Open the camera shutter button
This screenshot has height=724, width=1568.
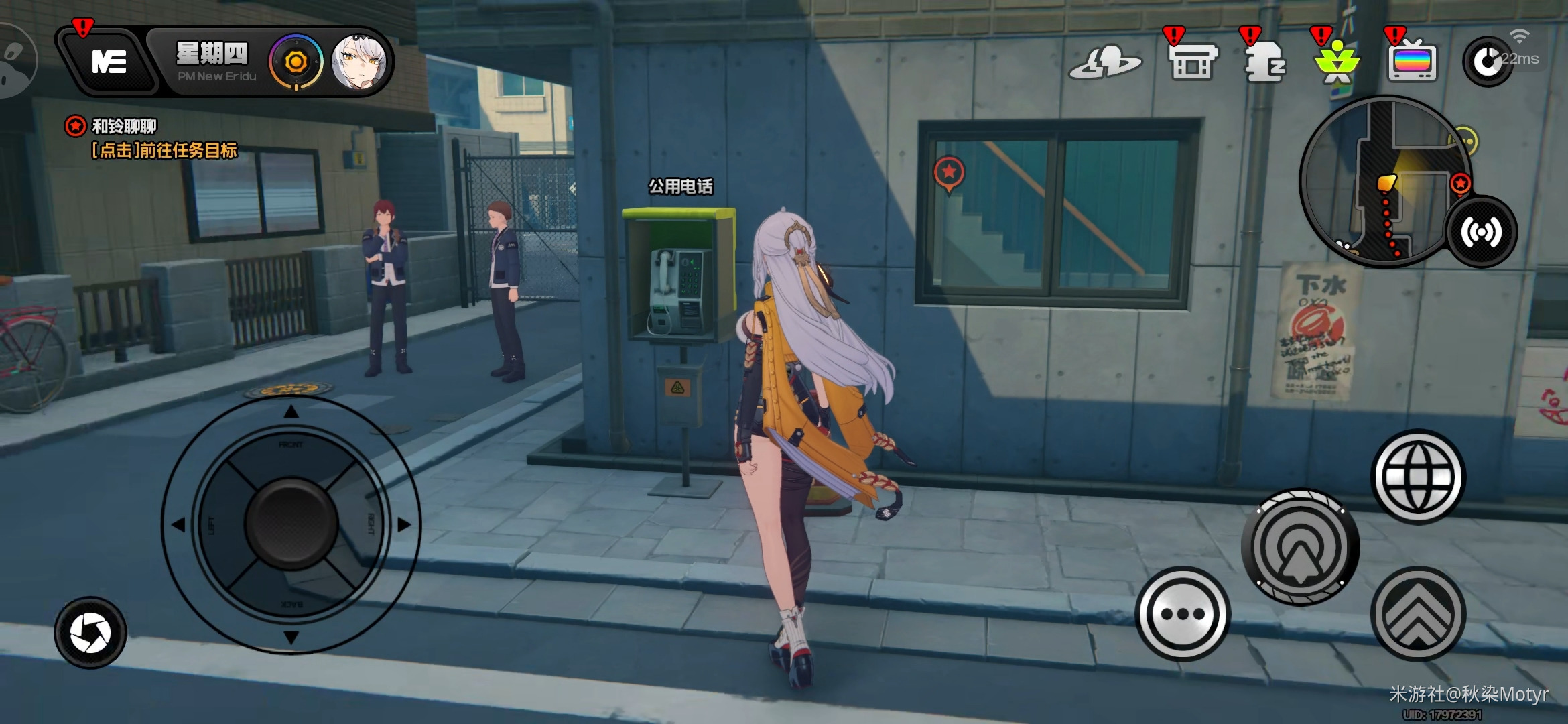90,633
